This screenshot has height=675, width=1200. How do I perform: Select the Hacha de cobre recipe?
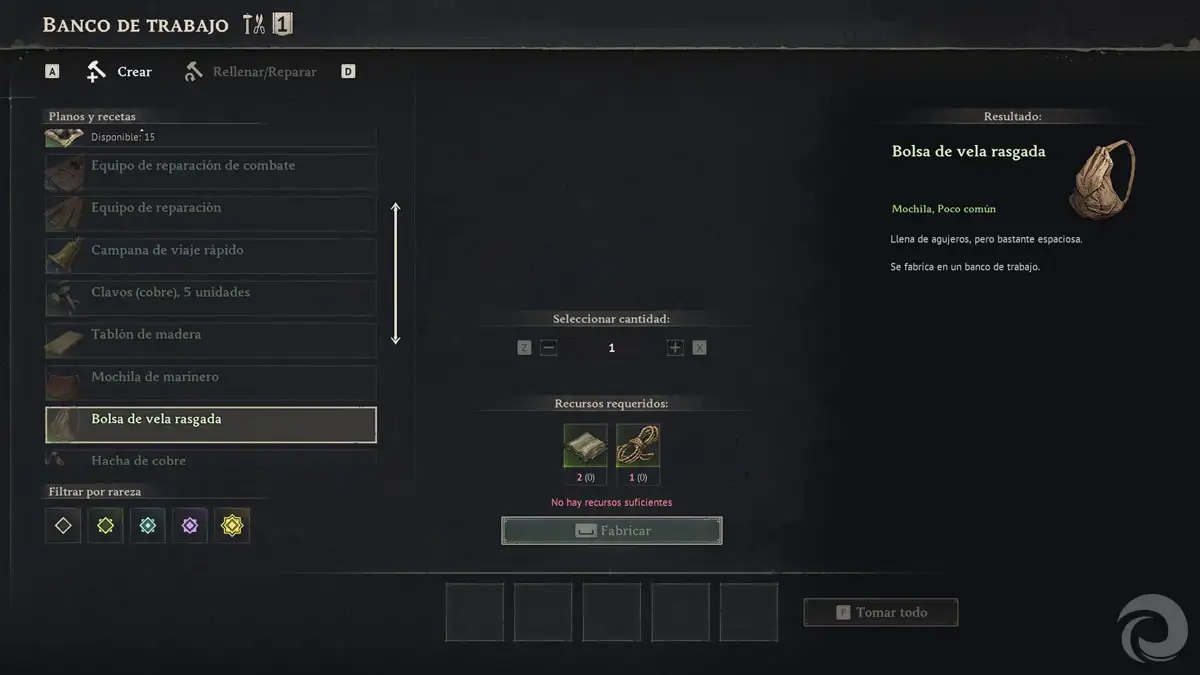click(211, 459)
